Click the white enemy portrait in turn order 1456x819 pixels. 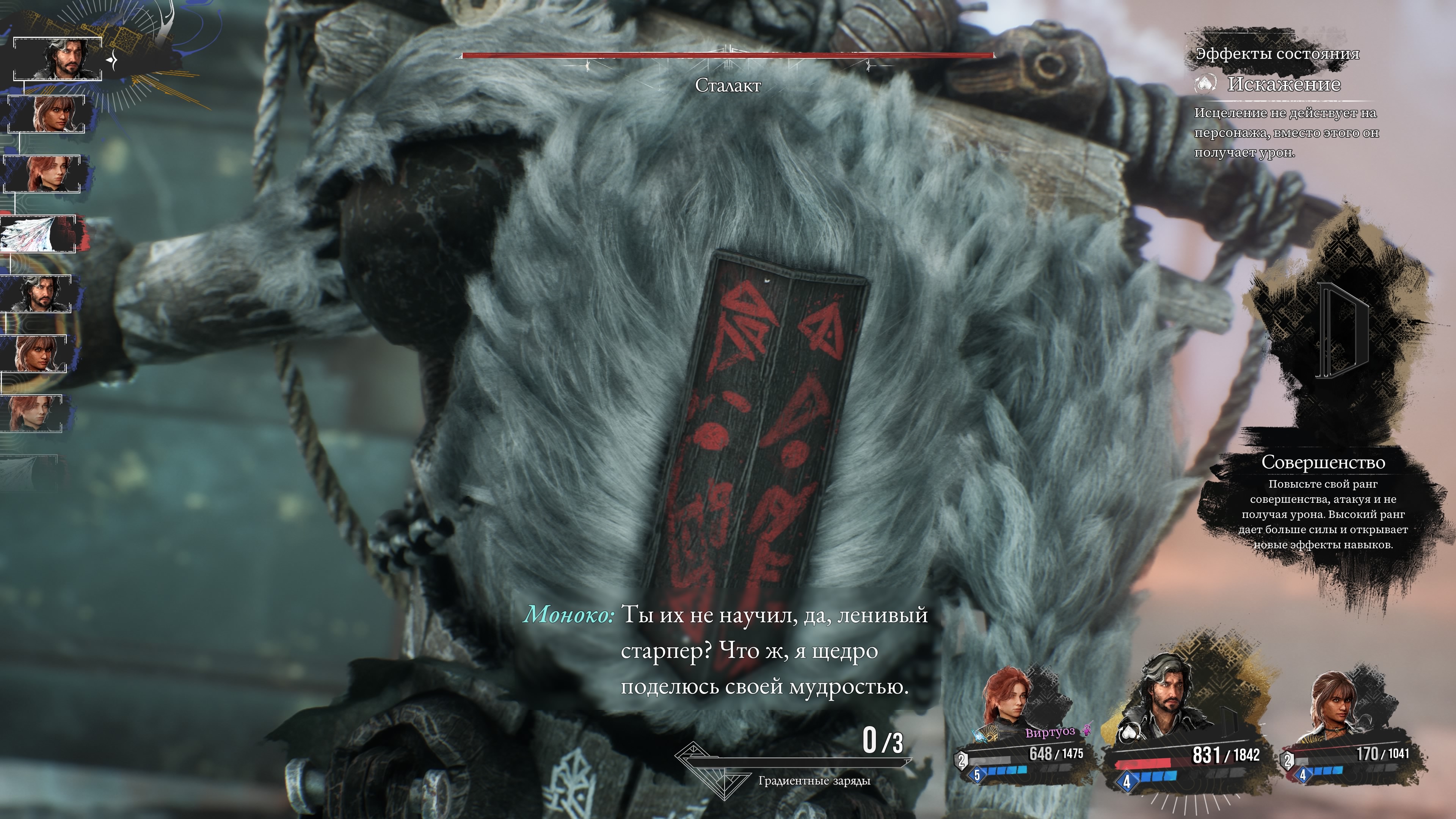coord(38,234)
